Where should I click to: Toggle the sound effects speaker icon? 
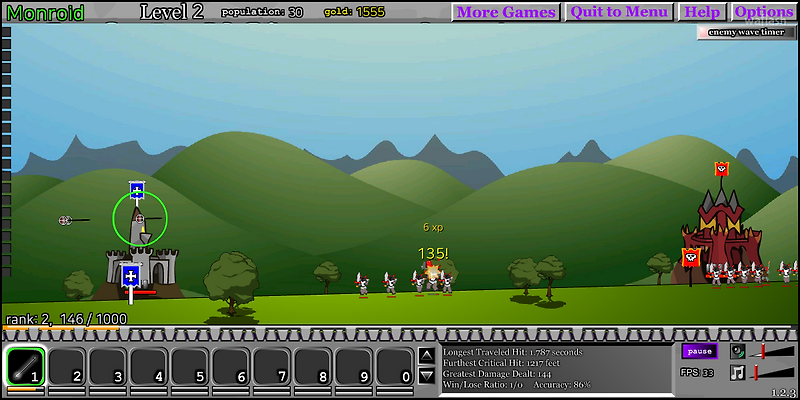pos(738,351)
